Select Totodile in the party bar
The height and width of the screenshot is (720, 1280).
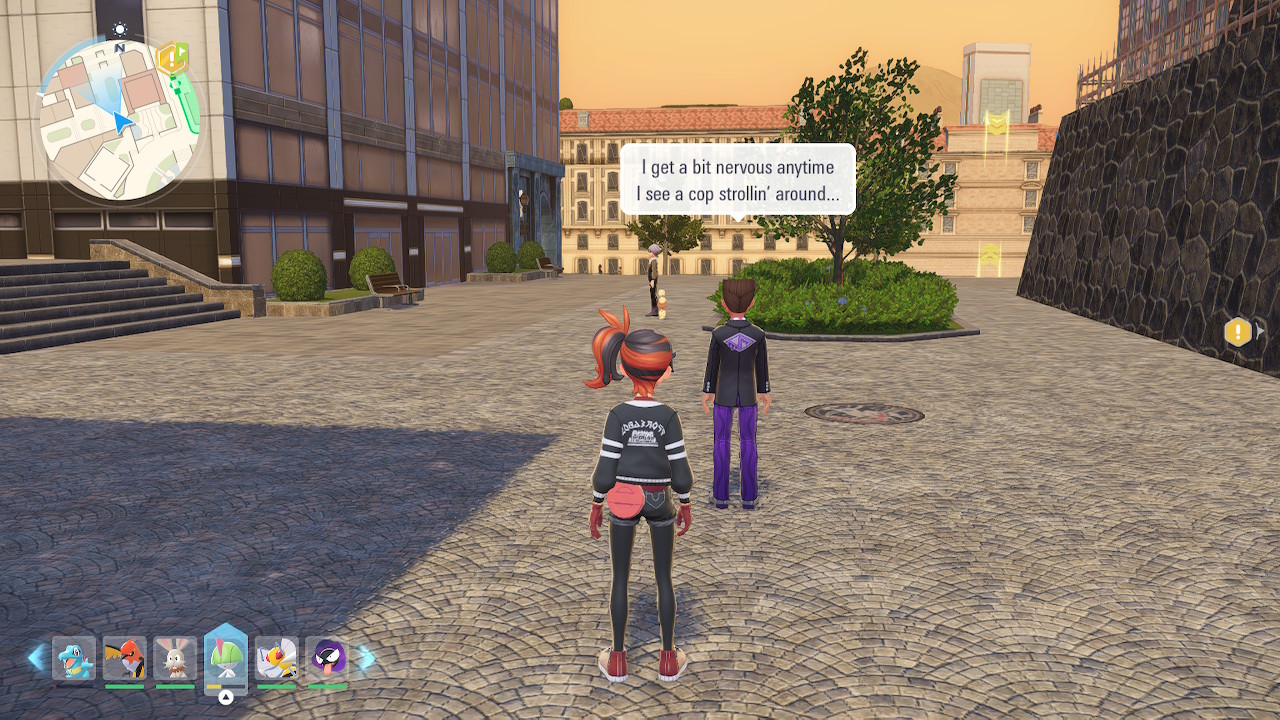pos(74,659)
